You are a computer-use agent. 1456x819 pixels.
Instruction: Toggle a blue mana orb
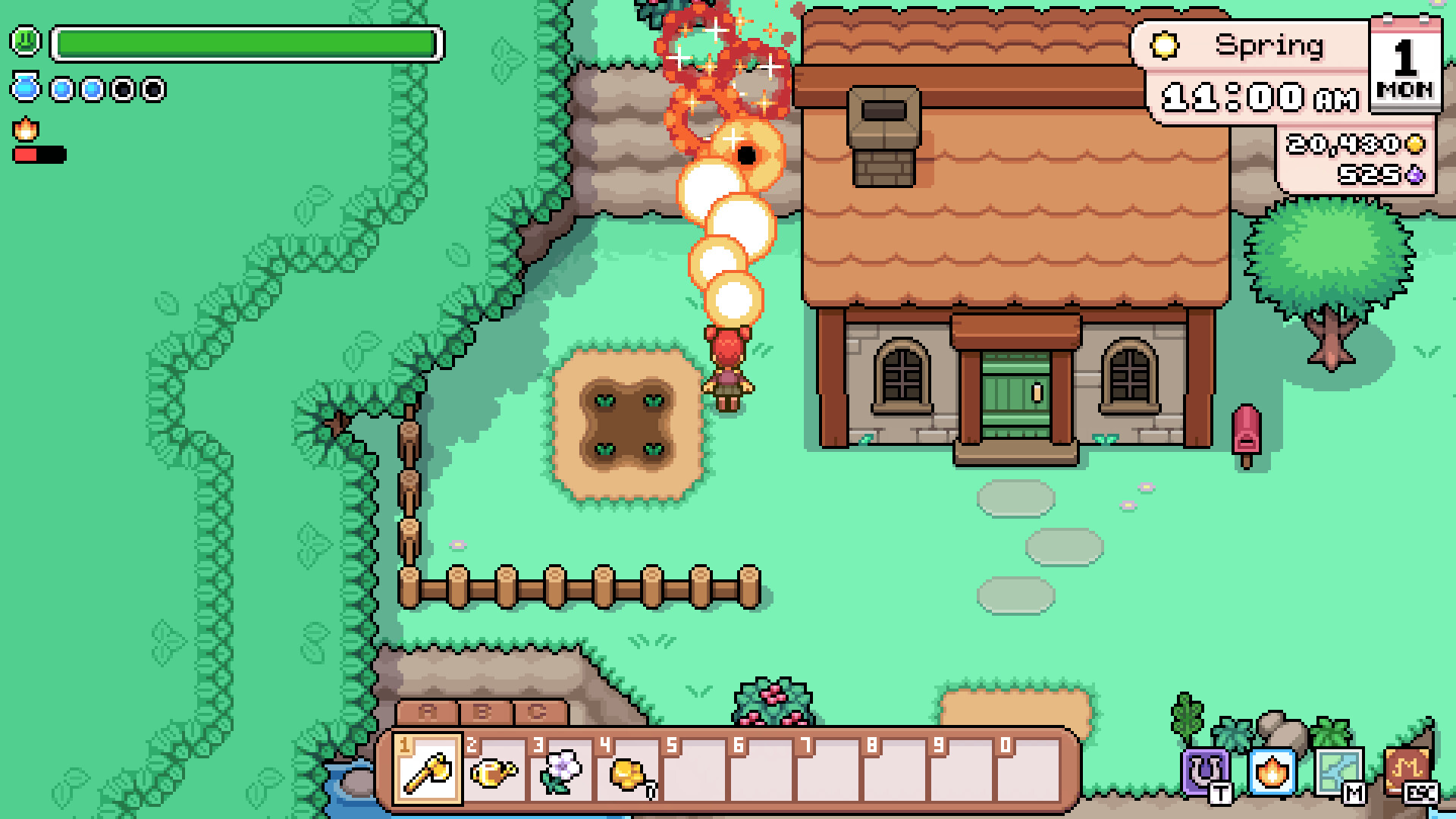click(x=61, y=88)
